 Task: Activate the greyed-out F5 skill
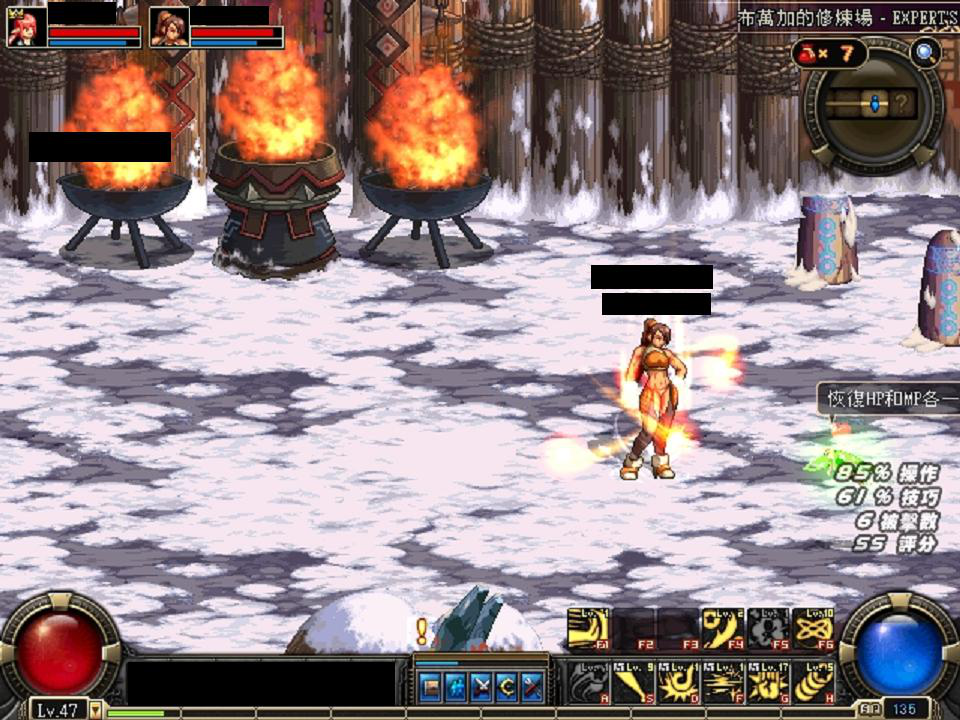768,628
